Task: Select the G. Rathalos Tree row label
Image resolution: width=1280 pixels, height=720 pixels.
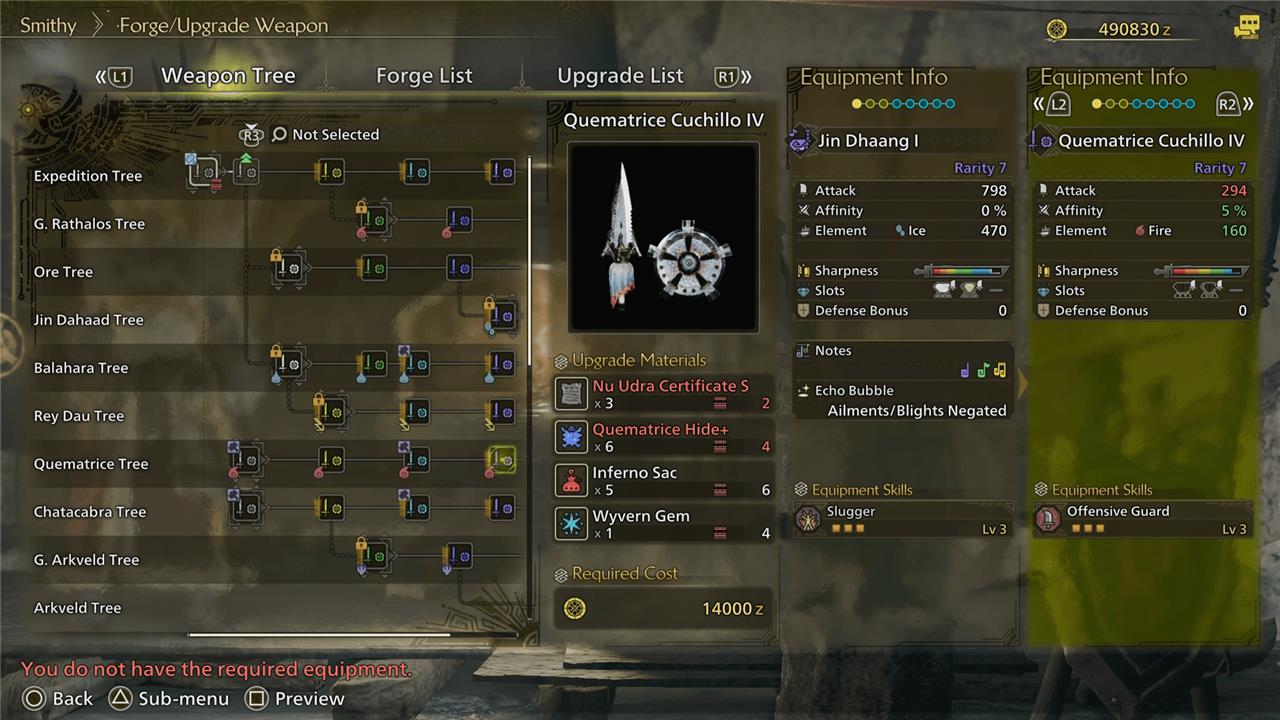Action: (89, 224)
